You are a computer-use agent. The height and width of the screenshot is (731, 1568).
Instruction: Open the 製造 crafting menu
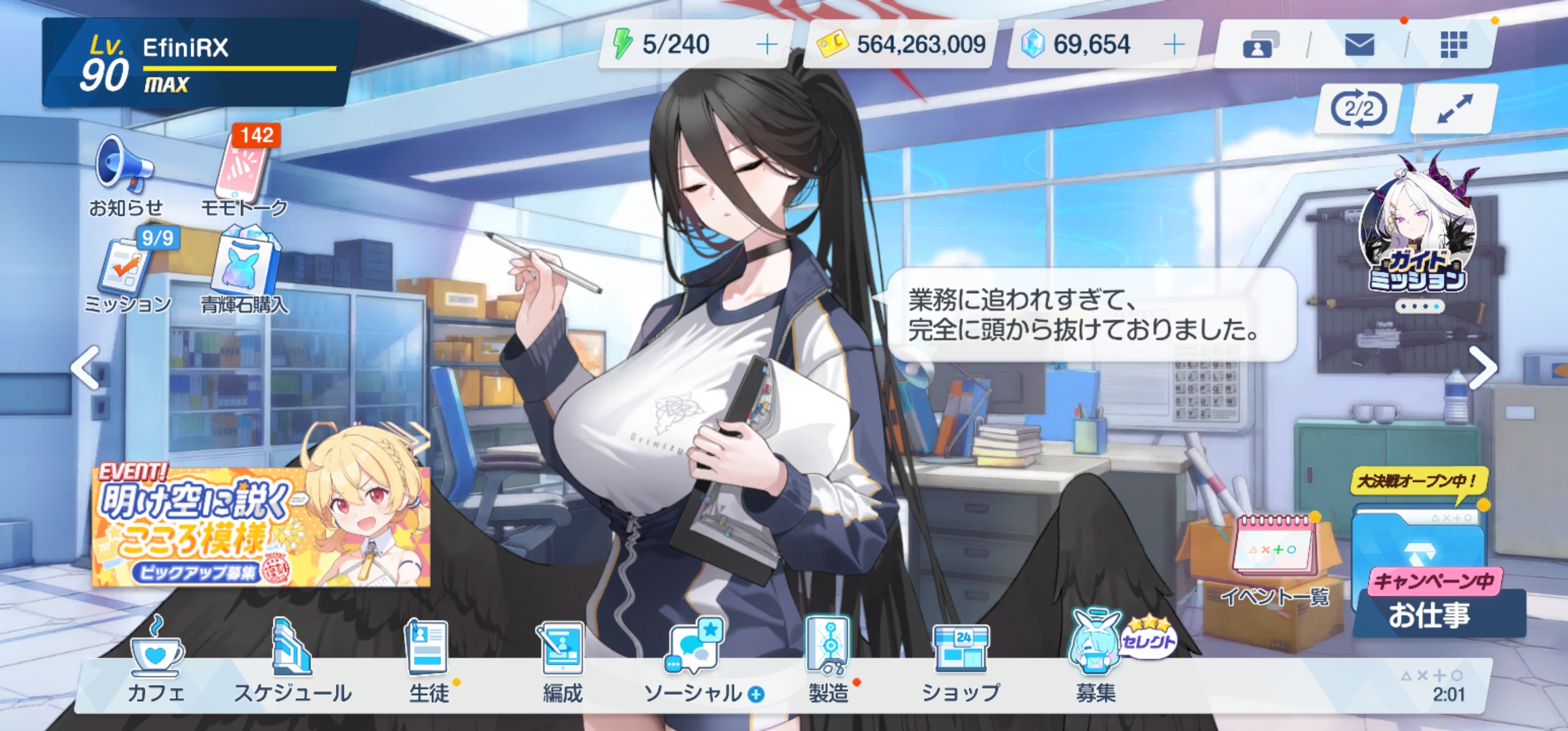click(x=829, y=660)
